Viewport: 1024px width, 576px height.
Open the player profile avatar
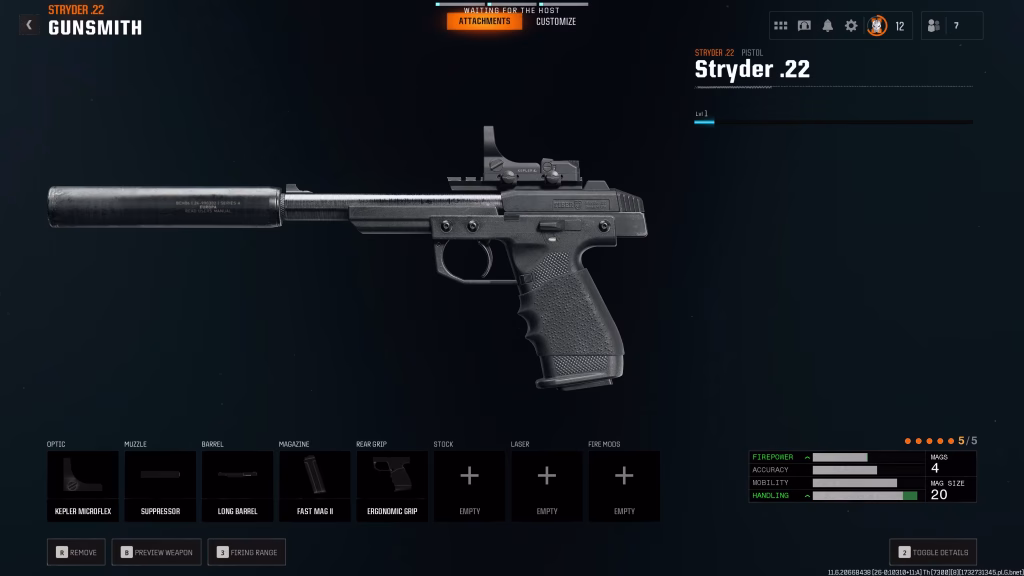tap(877, 26)
